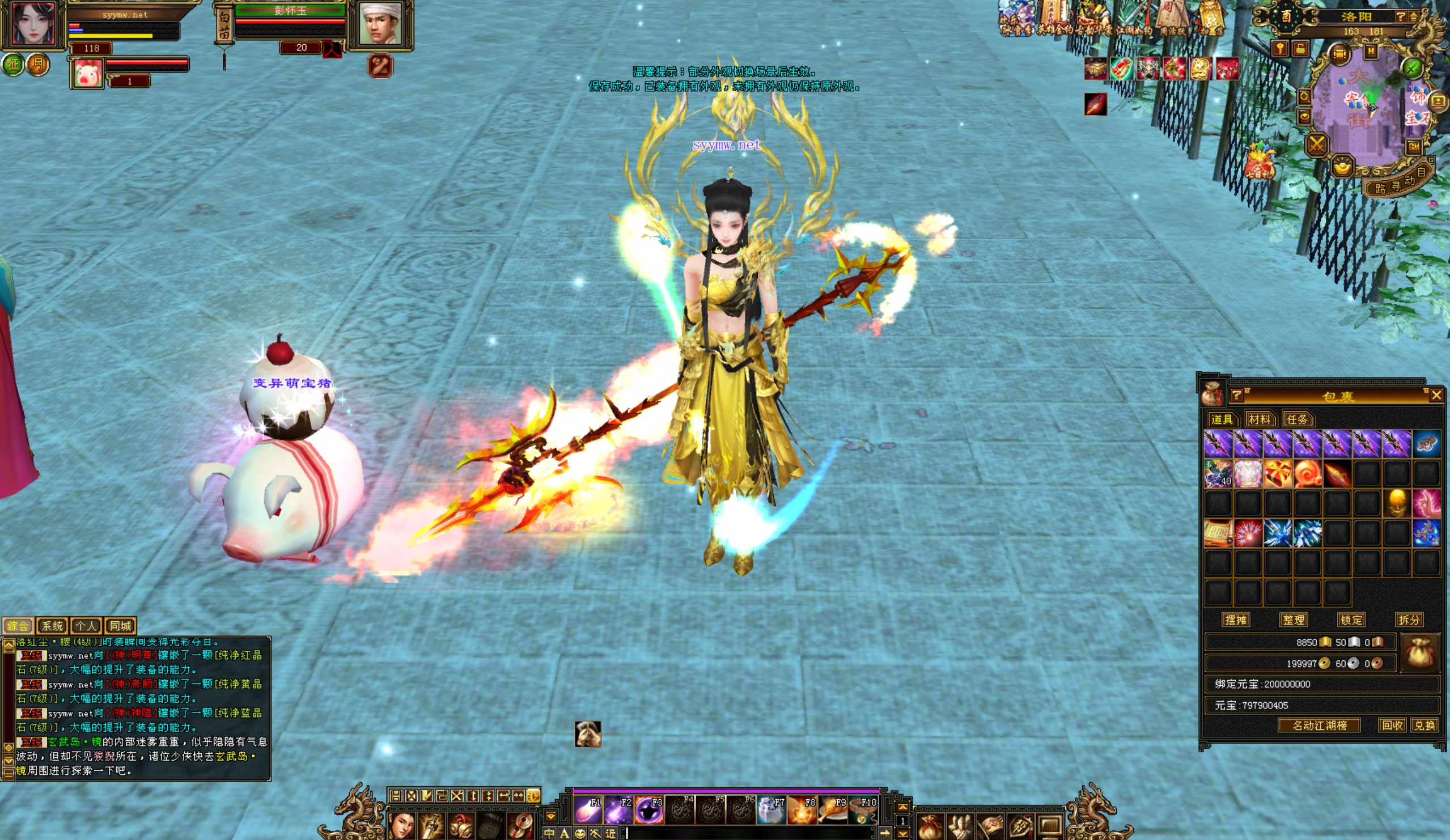
Task: Select the red gift box item
Action: [1277, 474]
